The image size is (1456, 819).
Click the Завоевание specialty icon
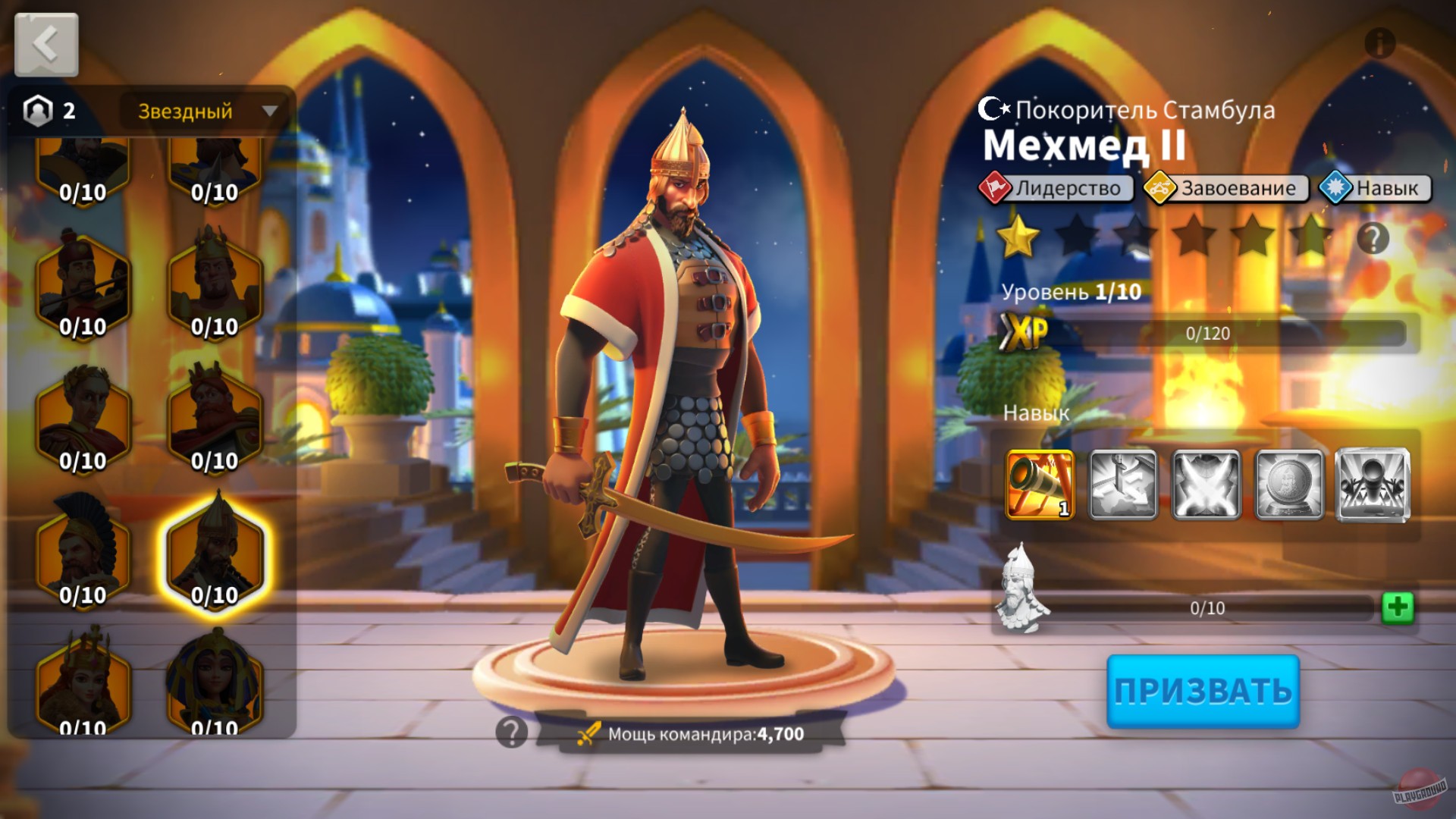pyautogui.click(x=1161, y=188)
